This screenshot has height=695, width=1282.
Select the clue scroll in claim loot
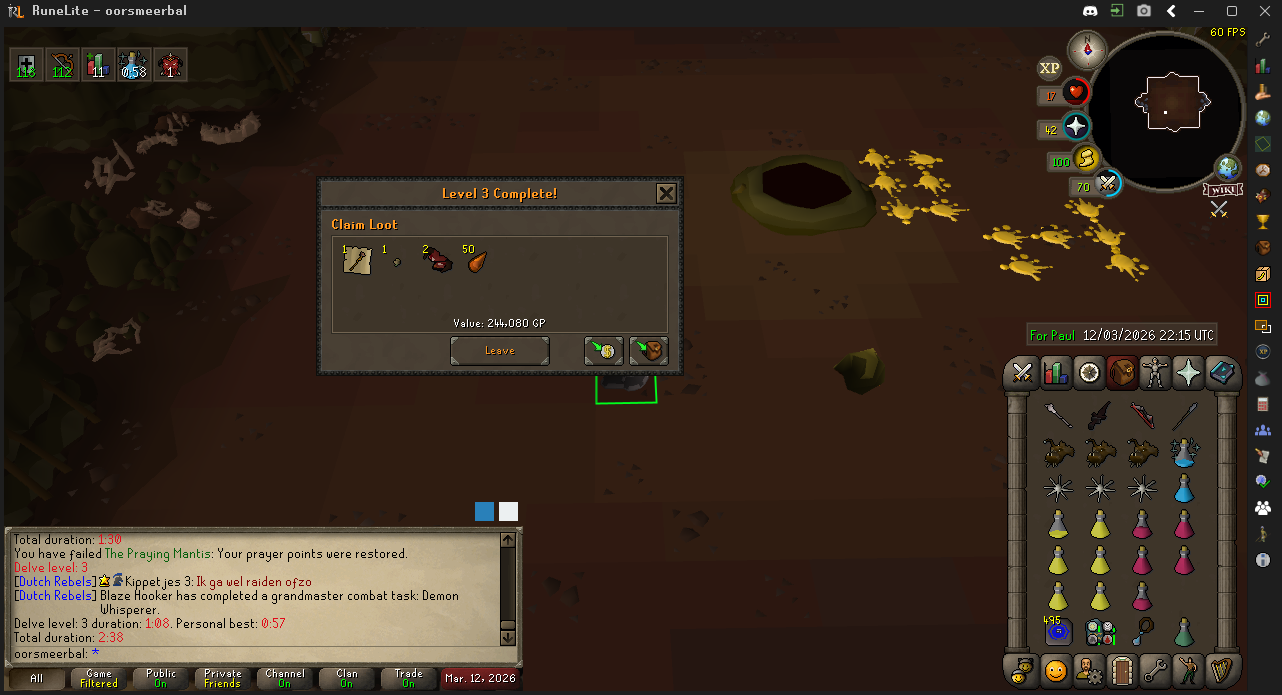pyautogui.click(x=357, y=261)
